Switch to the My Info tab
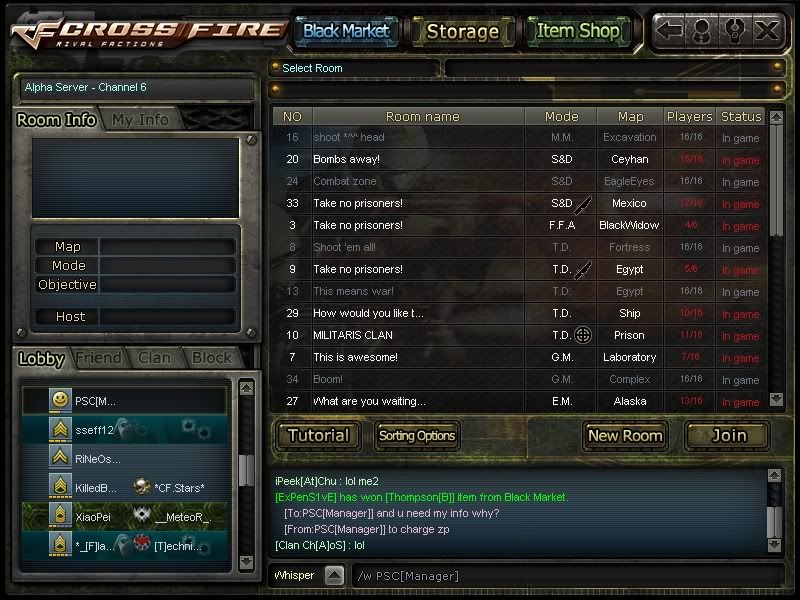 [140, 119]
